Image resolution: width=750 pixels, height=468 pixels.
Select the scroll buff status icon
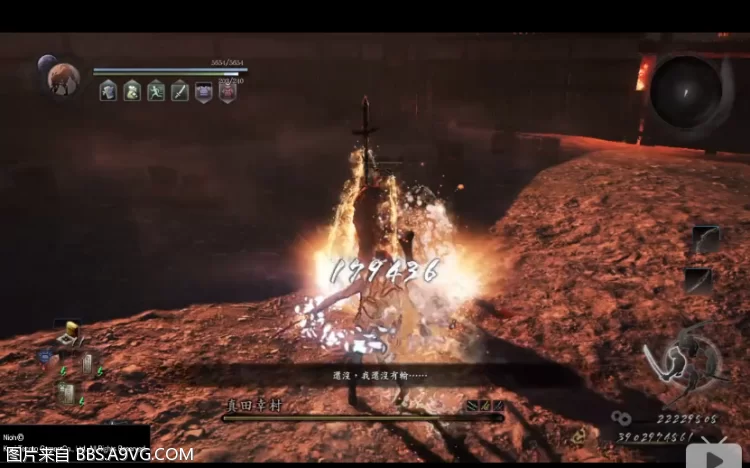[x=108, y=91]
